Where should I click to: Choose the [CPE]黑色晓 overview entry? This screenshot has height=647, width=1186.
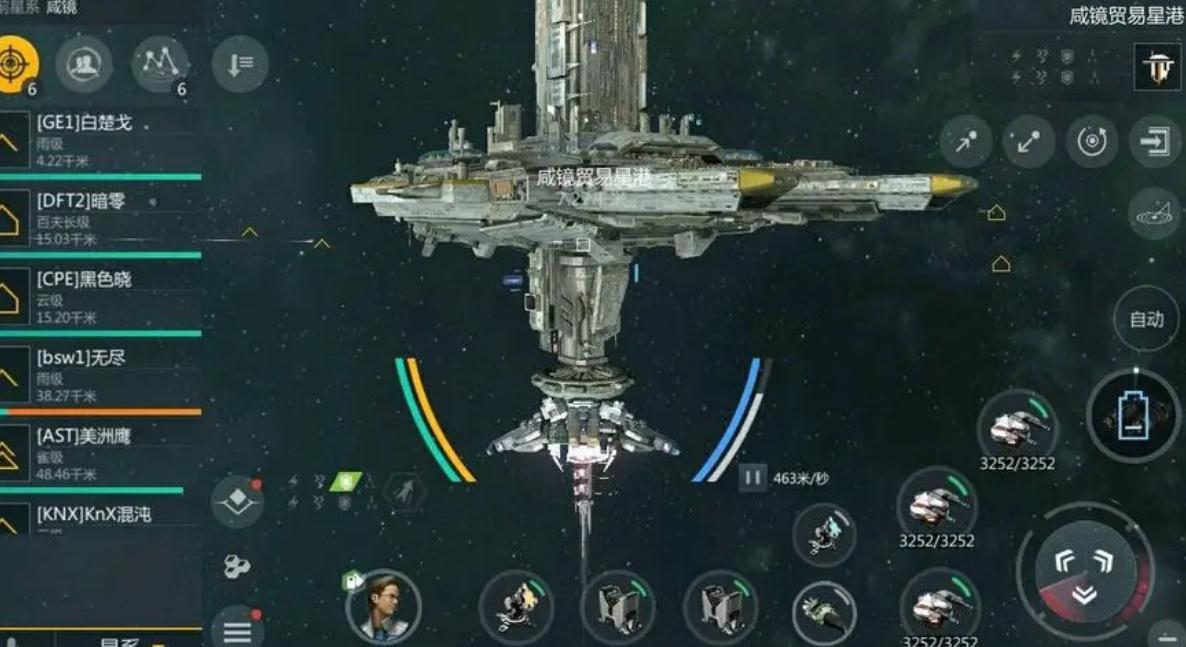100,296
